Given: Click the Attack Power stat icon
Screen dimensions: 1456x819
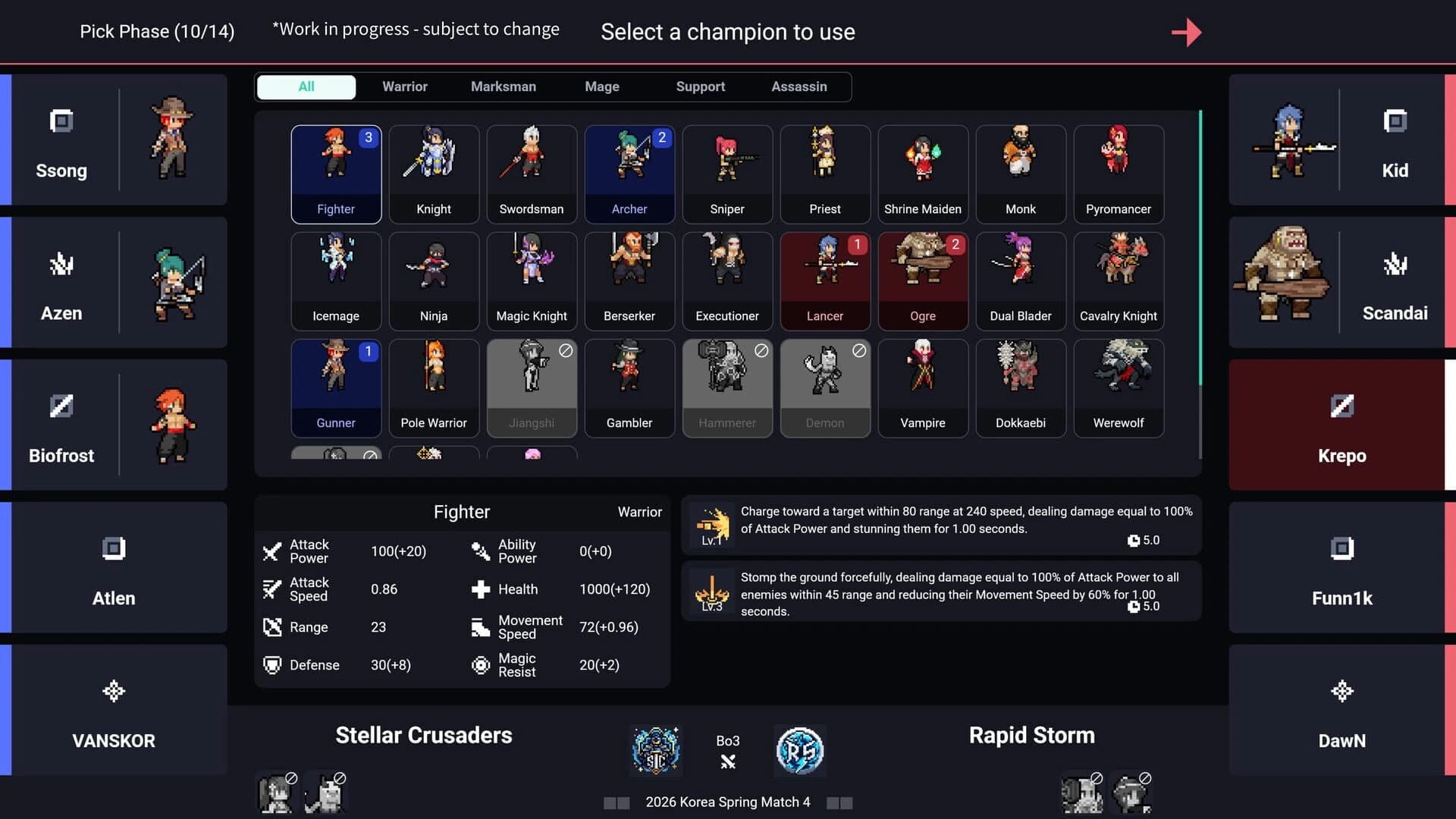Looking at the screenshot, I should pyautogui.click(x=273, y=551).
